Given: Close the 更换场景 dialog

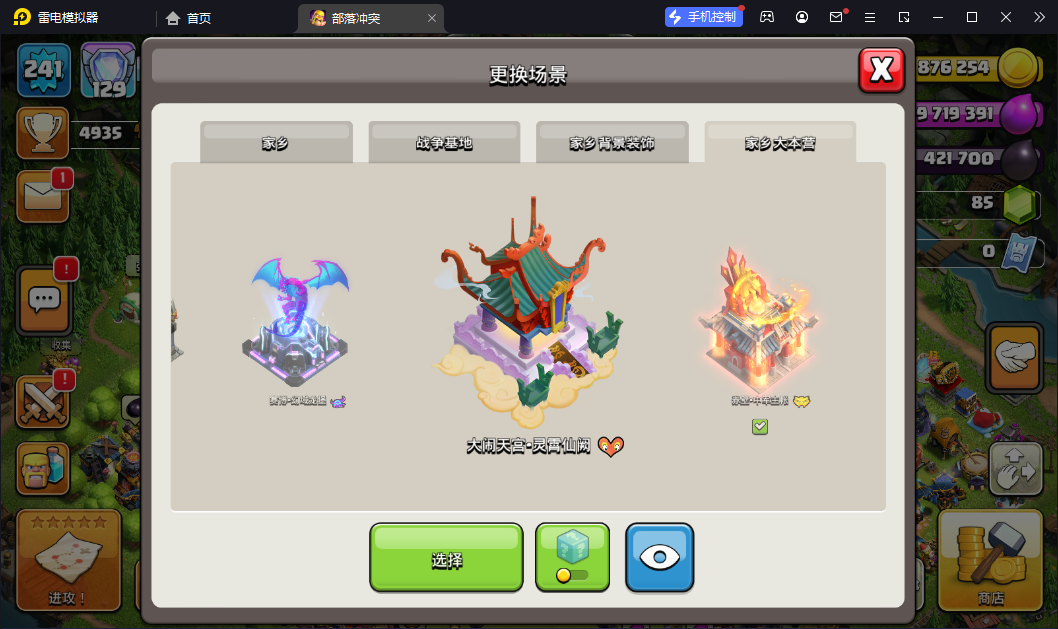Looking at the screenshot, I should pyautogui.click(x=881, y=69).
